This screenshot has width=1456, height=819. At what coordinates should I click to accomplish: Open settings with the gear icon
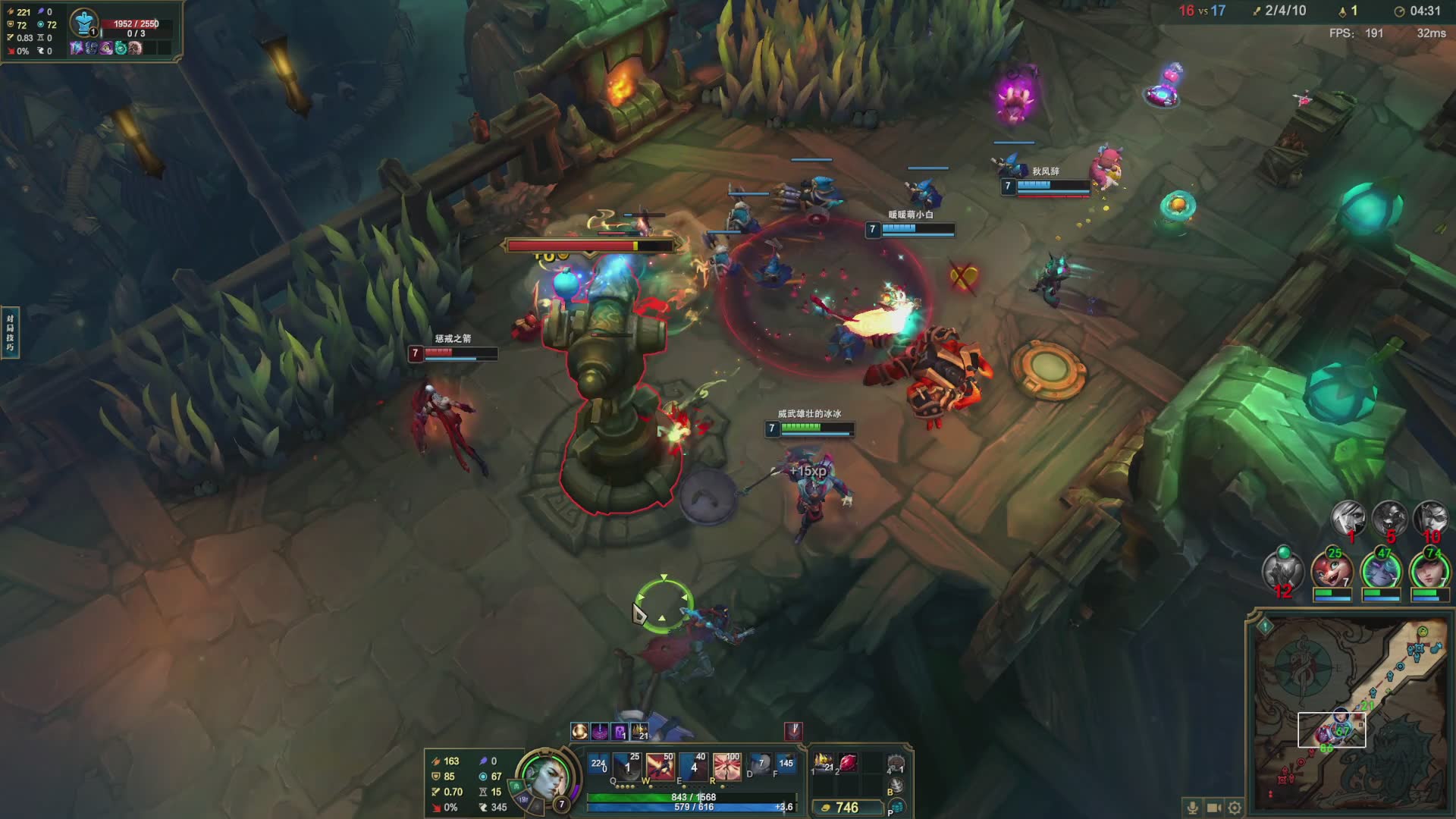(1235, 808)
